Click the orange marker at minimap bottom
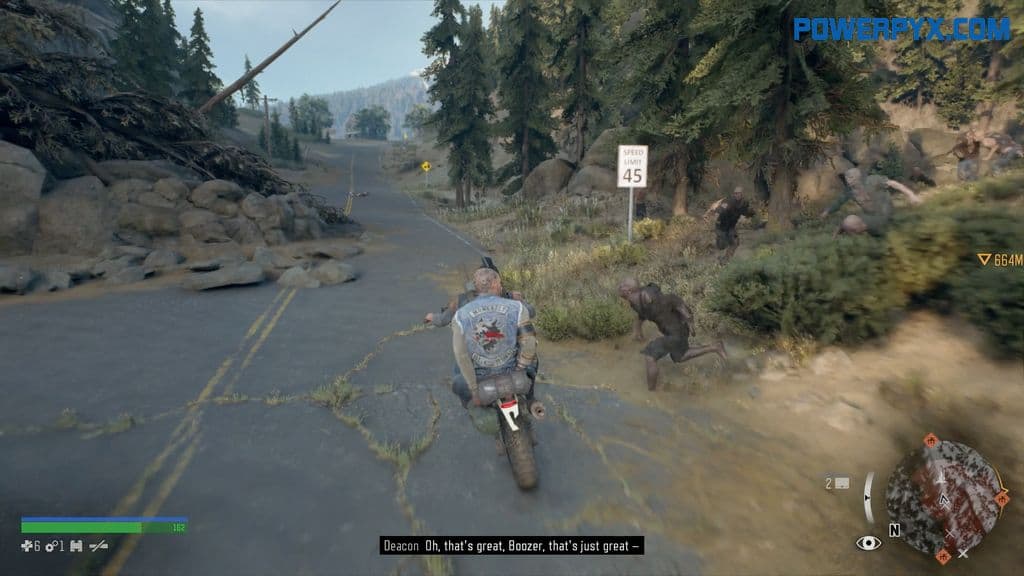1024x576 pixels. 942,555
